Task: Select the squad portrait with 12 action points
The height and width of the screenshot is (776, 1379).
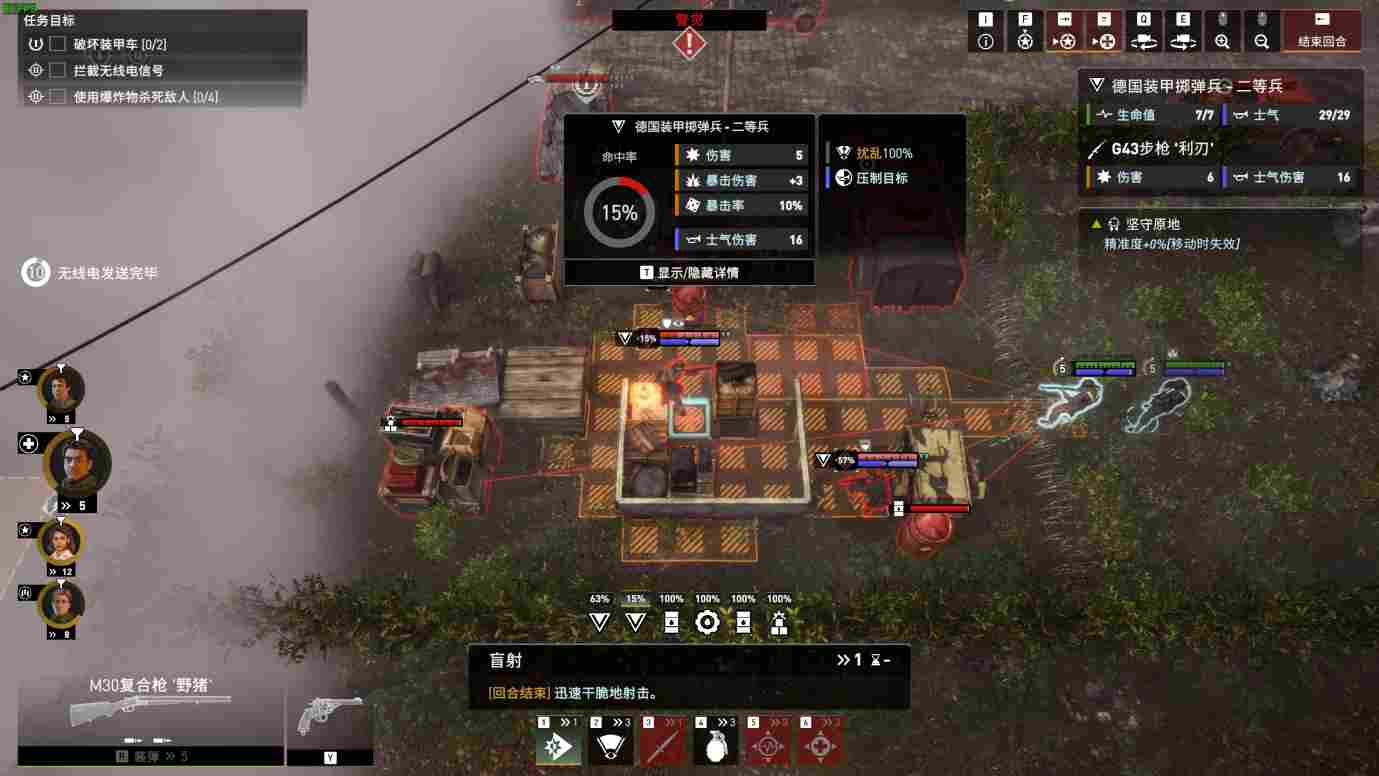Action: tap(61, 543)
